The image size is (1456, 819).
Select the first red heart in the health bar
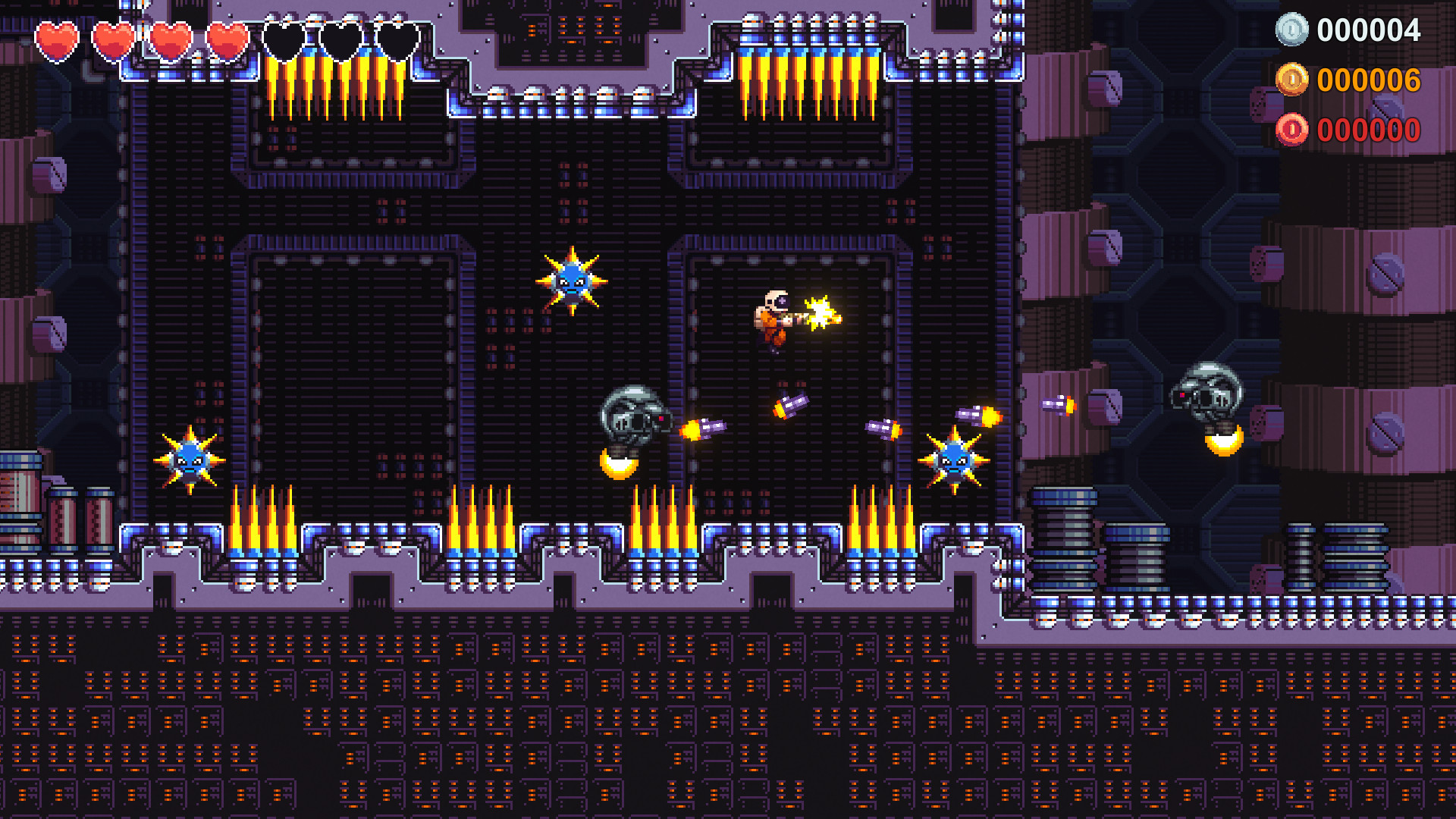coord(59,36)
